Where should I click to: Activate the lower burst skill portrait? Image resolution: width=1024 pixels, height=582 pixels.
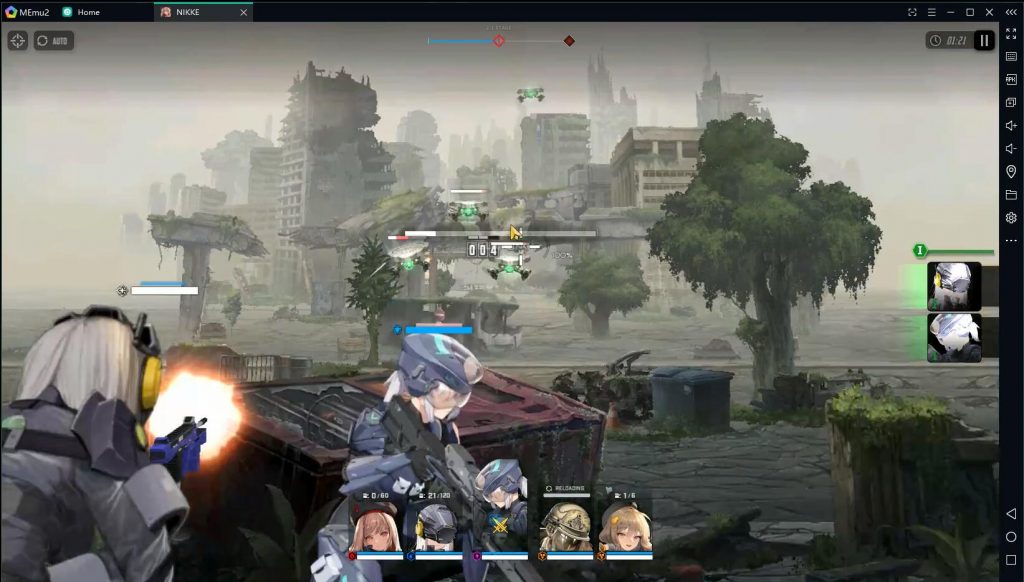click(x=954, y=338)
